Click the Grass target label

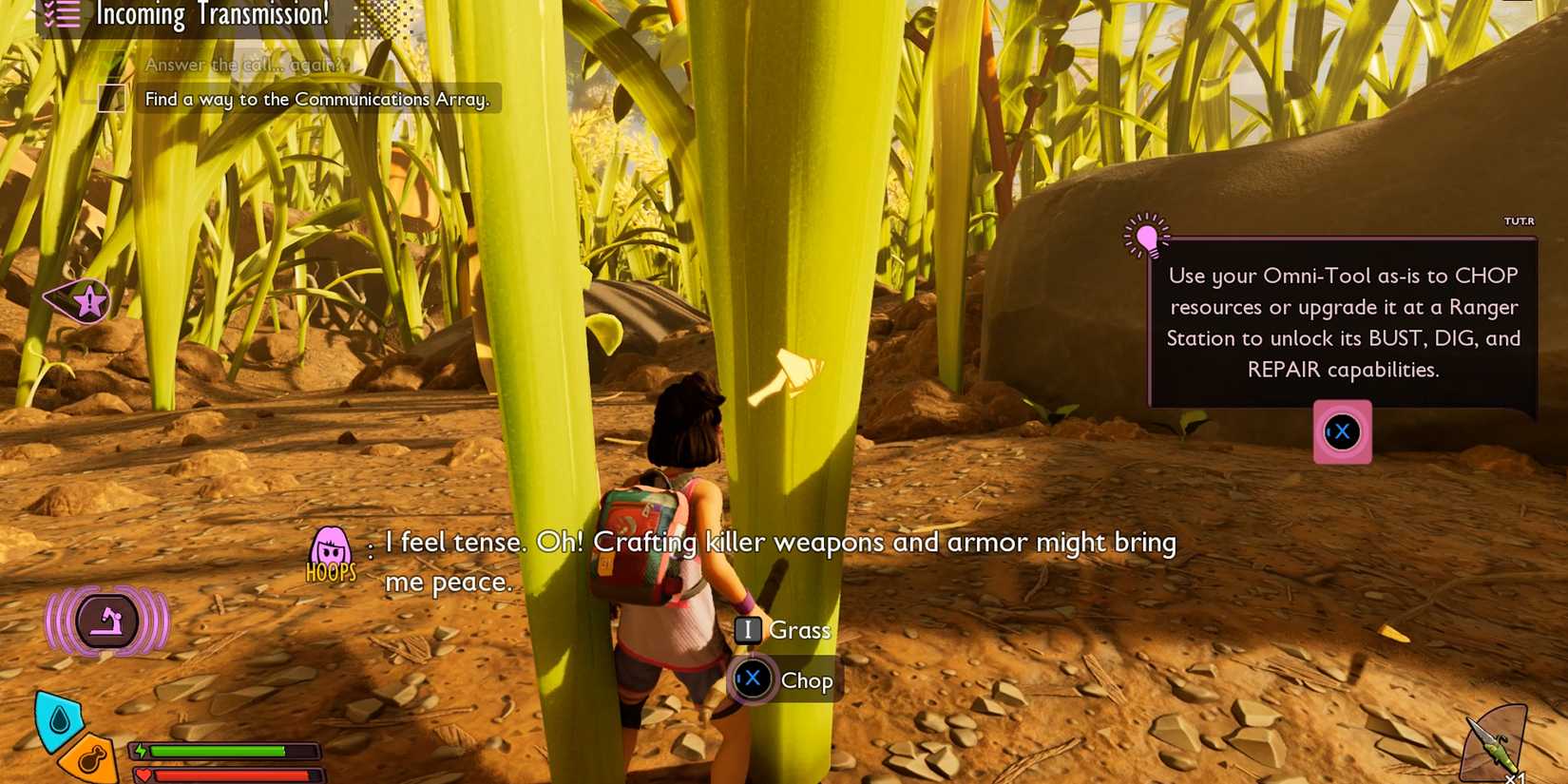tap(800, 630)
